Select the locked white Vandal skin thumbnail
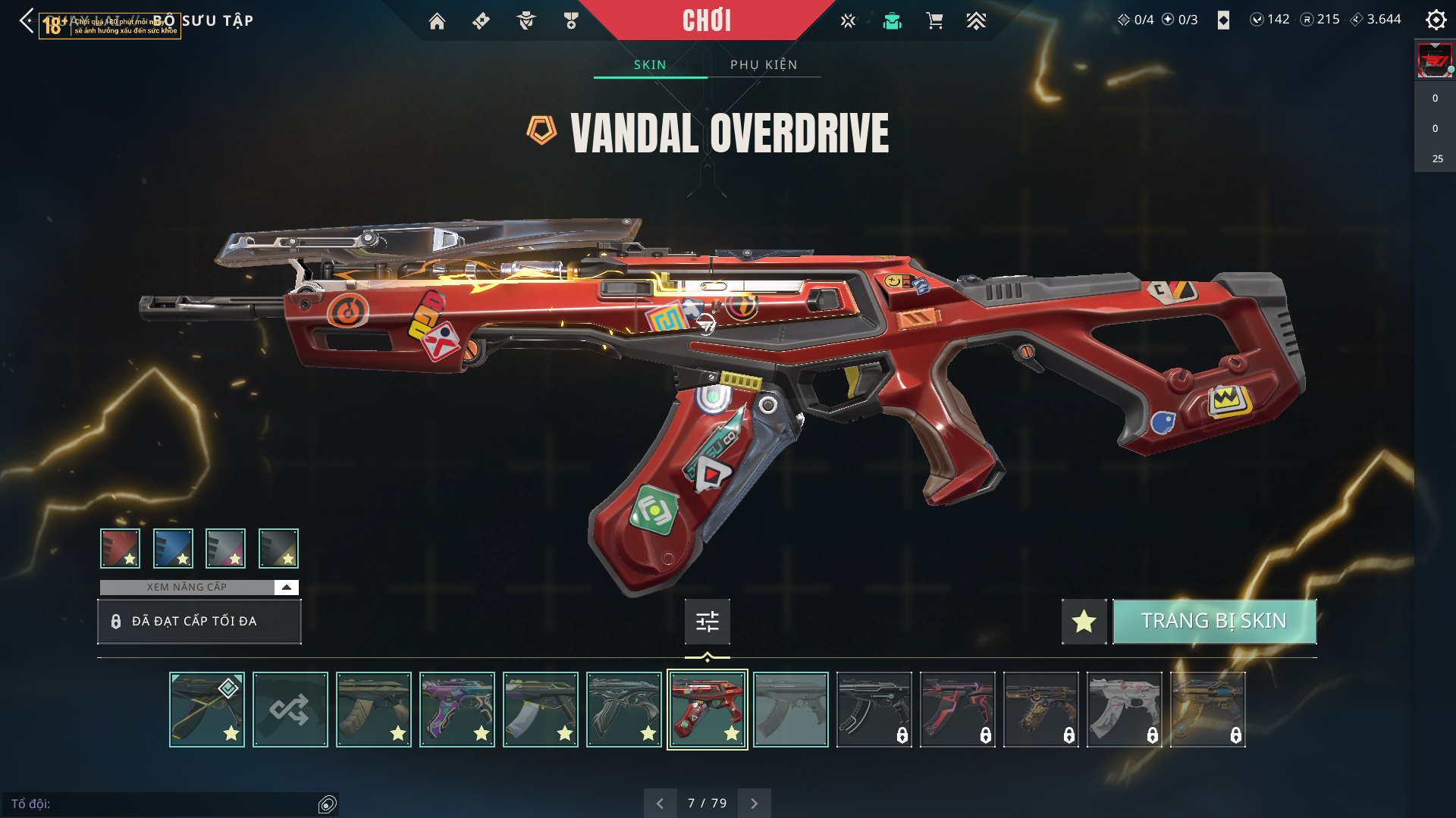The width and height of the screenshot is (1456, 818). [x=1125, y=710]
